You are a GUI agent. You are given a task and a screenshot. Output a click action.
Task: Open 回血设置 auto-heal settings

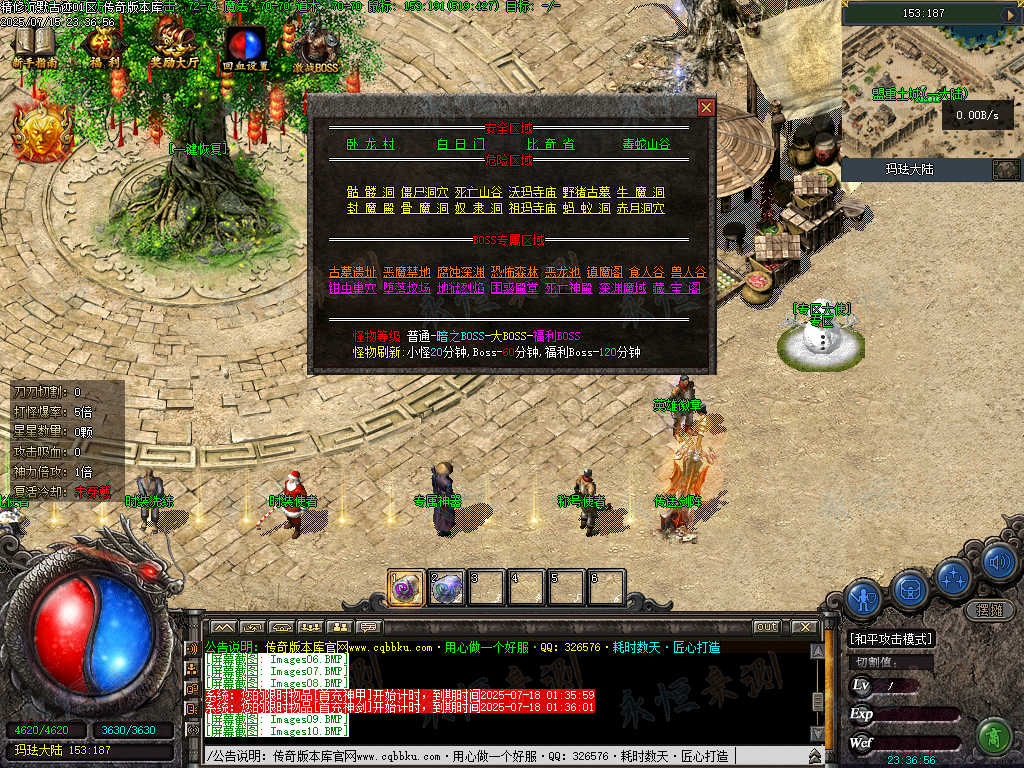click(245, 47)
